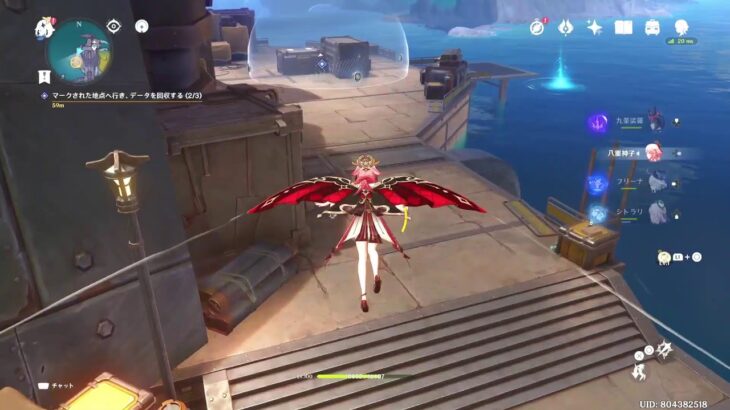Open the battle pass flame emblem icon

coord(566,27)
